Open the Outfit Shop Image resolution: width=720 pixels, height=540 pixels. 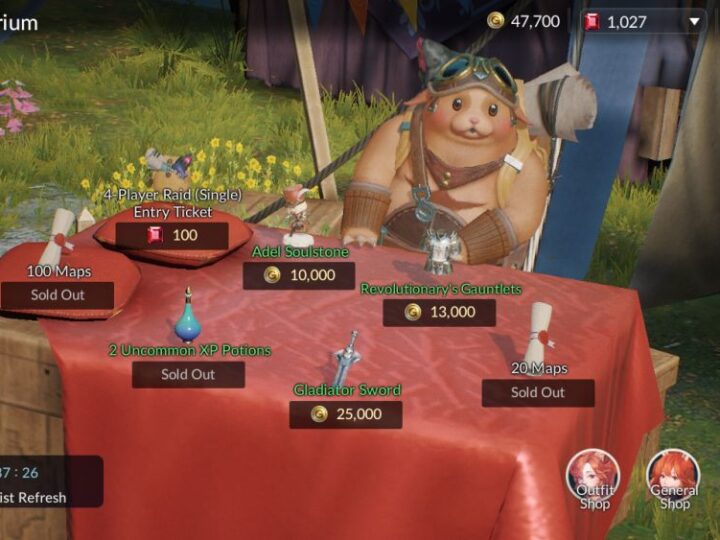(x=593, y=478)
